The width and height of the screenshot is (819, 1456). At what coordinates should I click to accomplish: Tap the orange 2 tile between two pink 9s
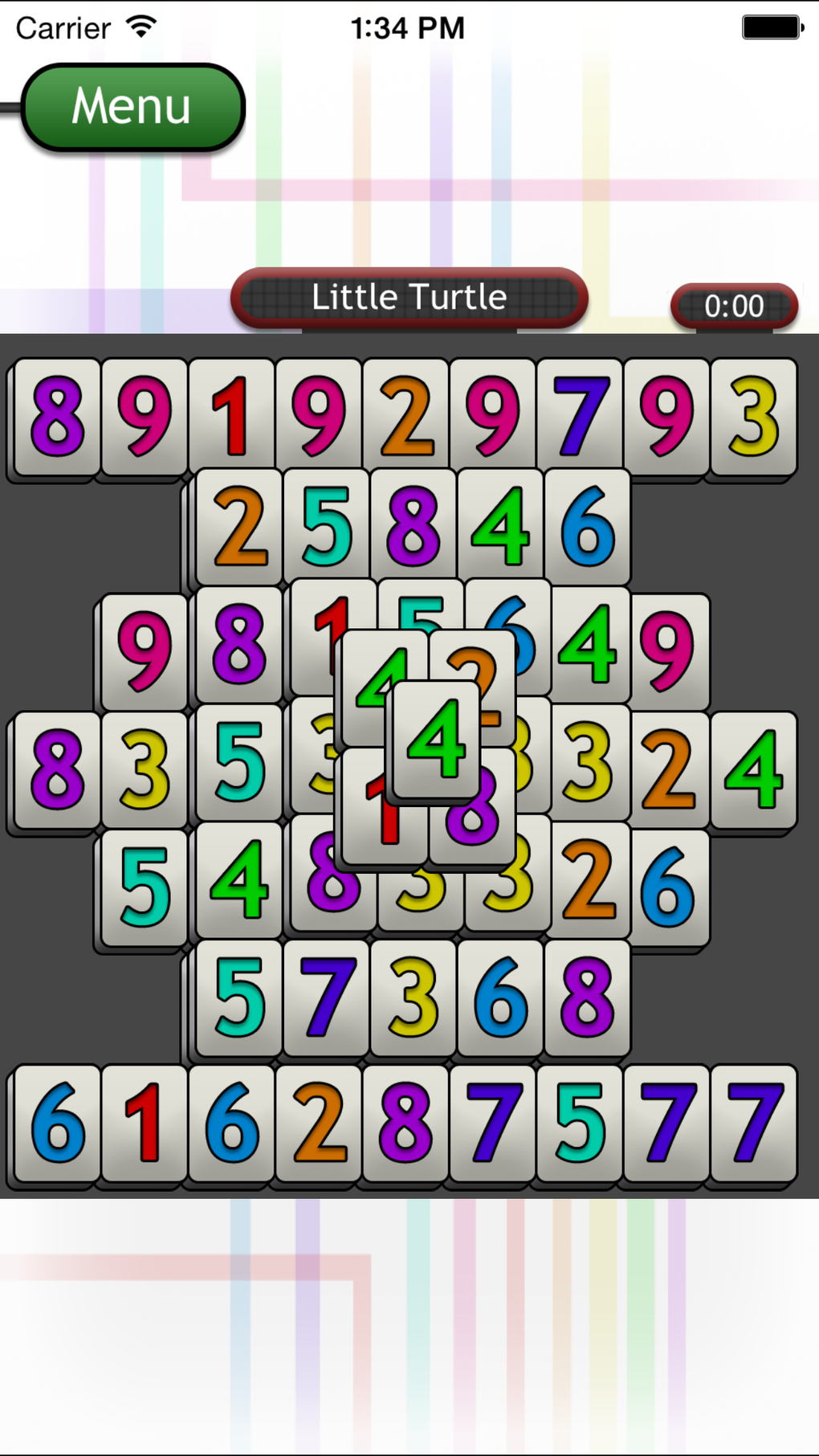click(x=405, y=416)
